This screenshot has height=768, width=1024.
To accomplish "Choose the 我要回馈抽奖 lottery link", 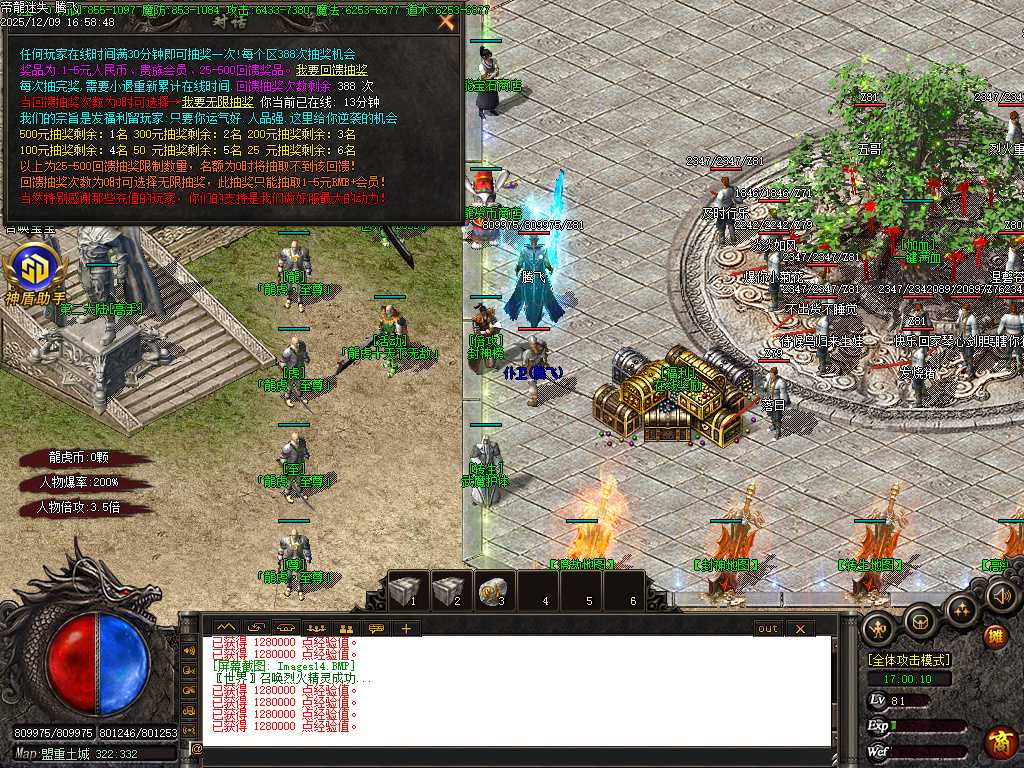I will (331, 71).
